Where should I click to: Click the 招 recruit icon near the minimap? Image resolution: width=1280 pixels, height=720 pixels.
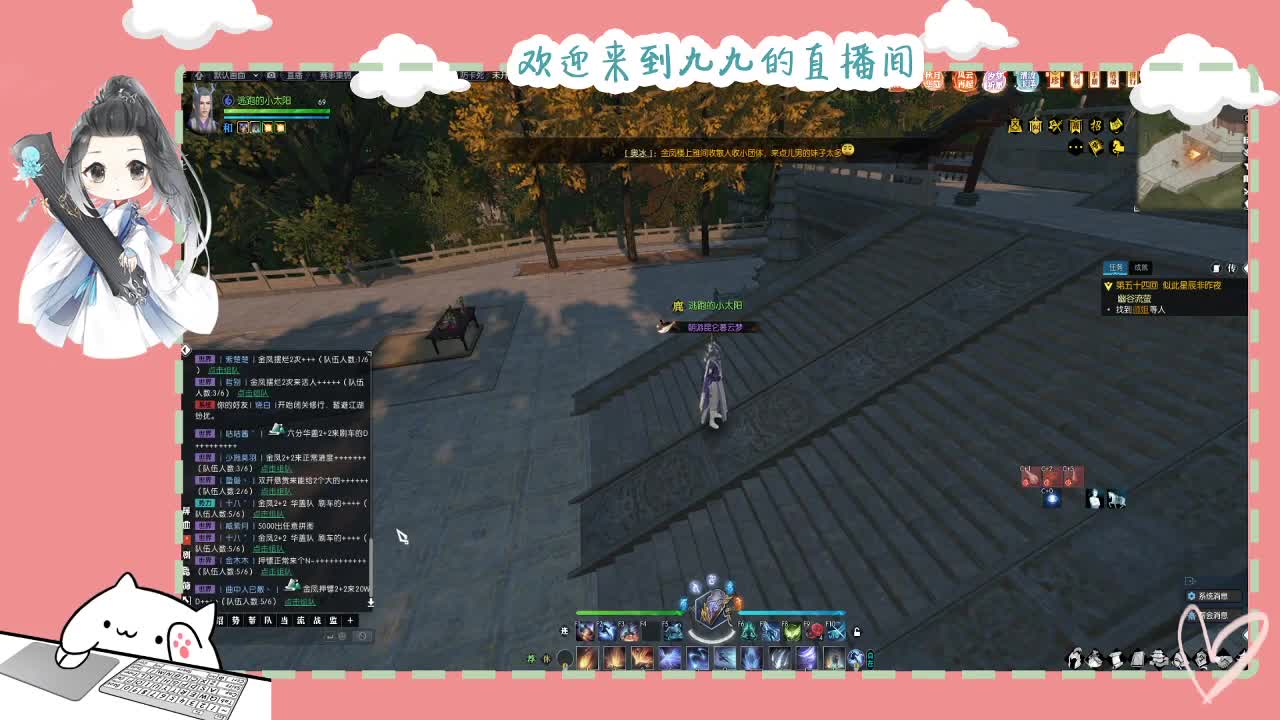[x=1098, y=126]
